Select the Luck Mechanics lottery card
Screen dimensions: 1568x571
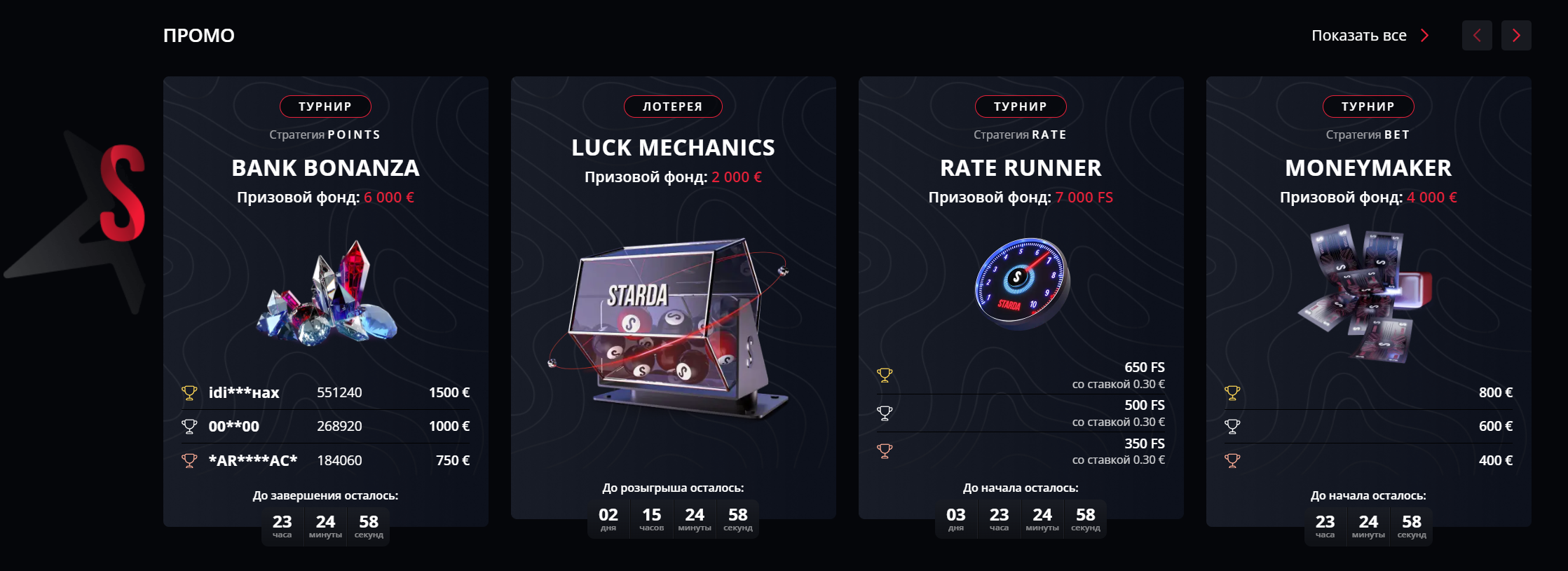click(x=673, y=148)
